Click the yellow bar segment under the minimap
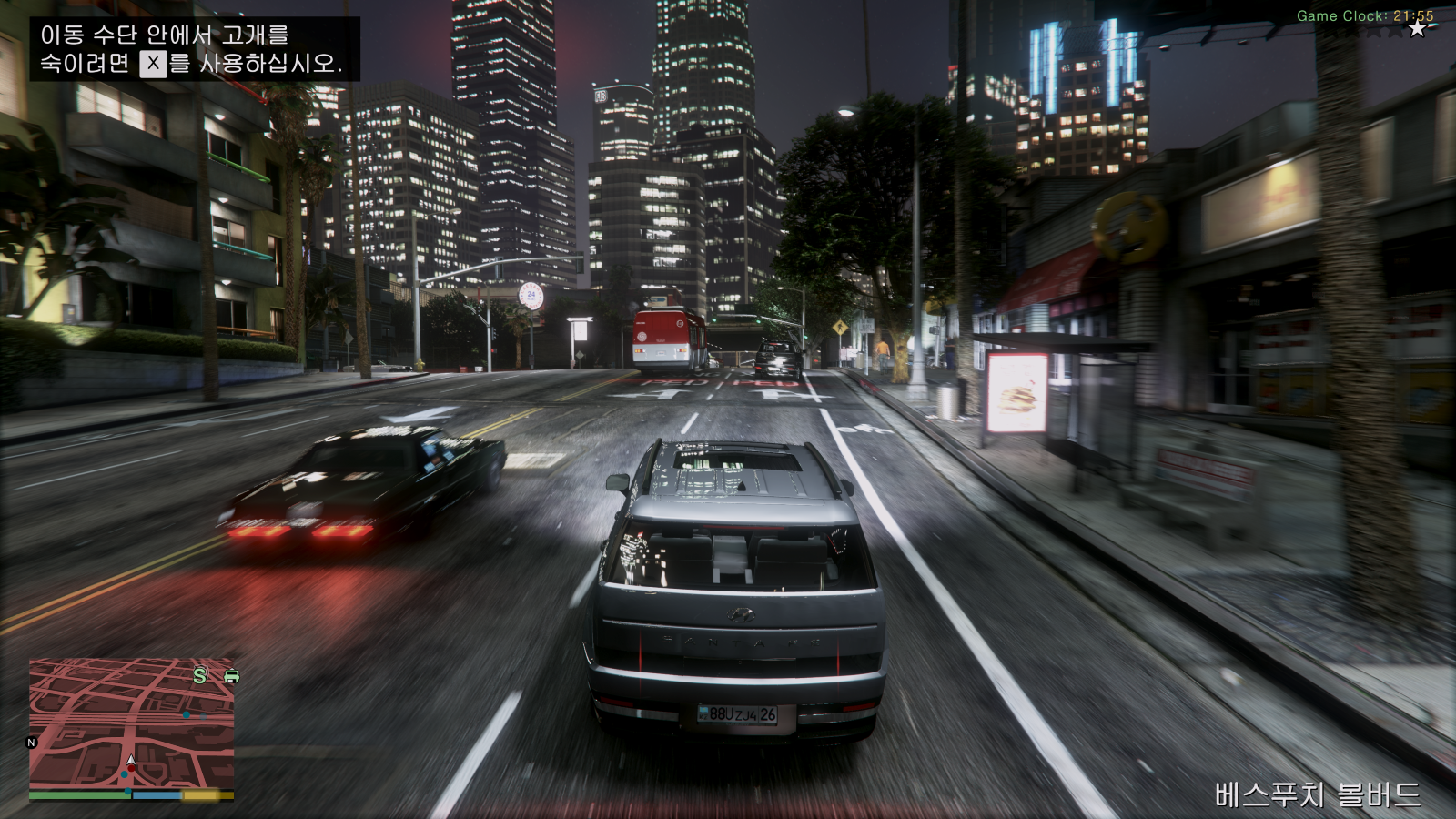 tap(200, 794)
